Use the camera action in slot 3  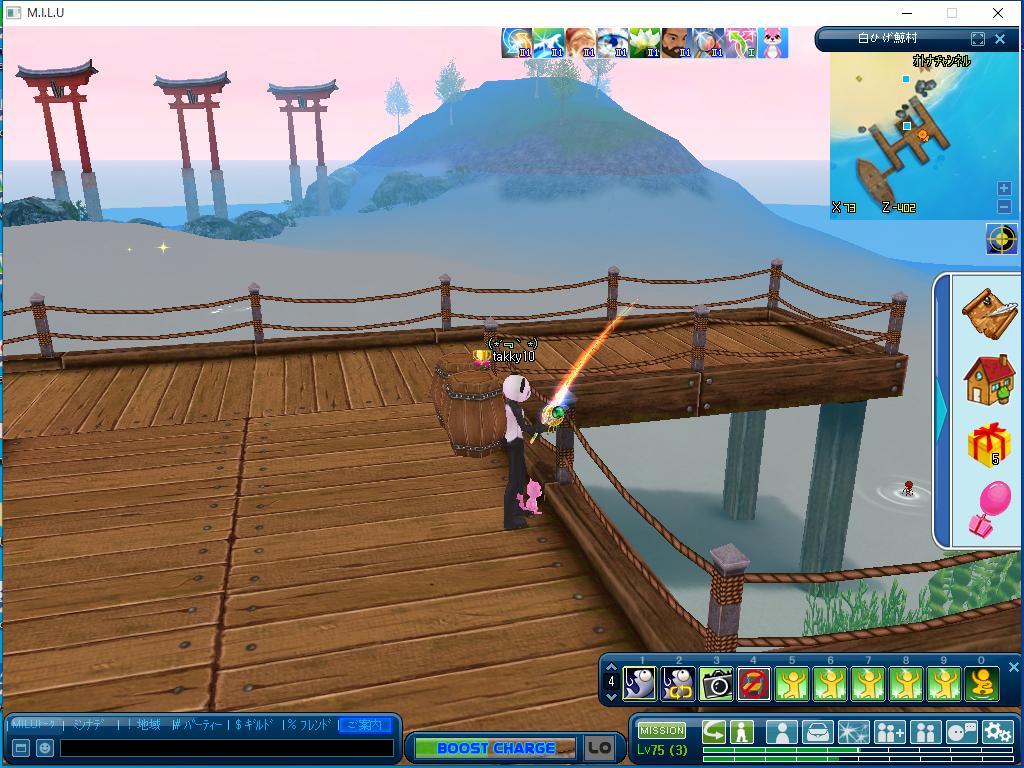(x=716, y=684)
